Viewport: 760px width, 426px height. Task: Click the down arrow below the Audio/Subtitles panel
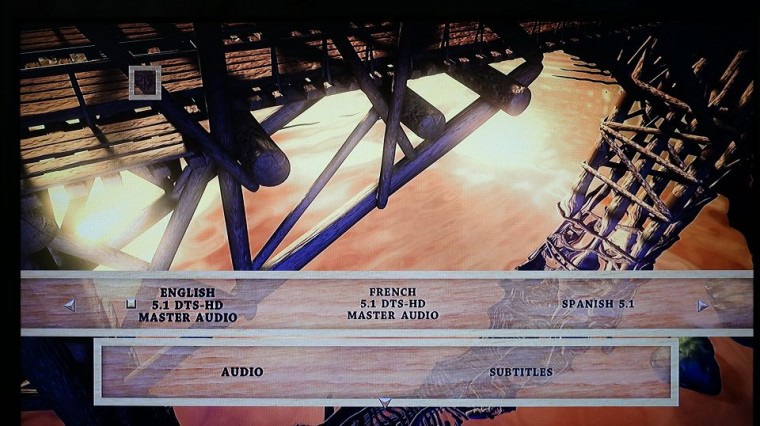(384, 404)
